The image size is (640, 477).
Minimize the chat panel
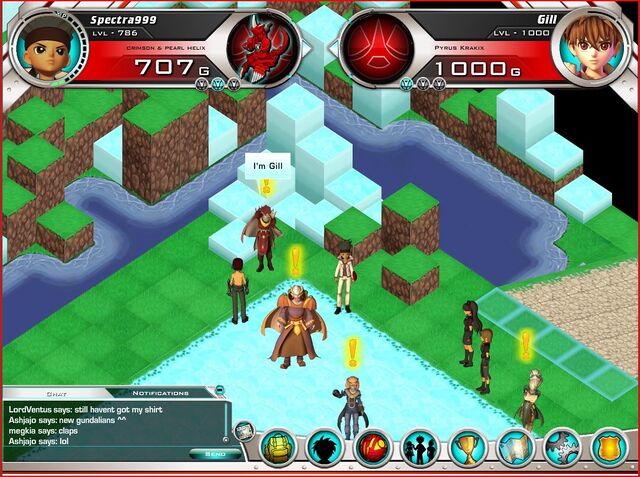point(219,391)
